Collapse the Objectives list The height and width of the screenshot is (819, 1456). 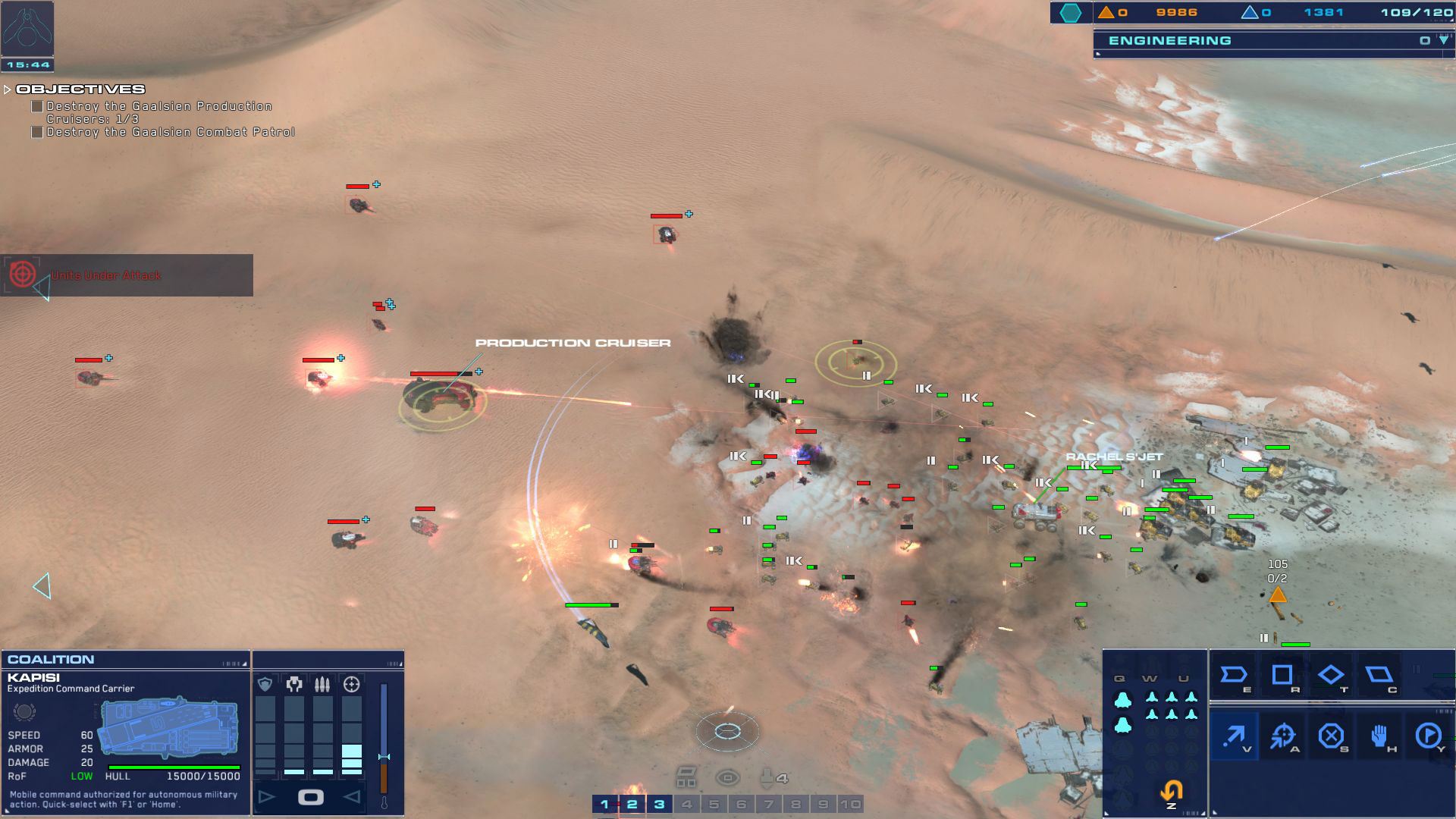click(8, 89)
